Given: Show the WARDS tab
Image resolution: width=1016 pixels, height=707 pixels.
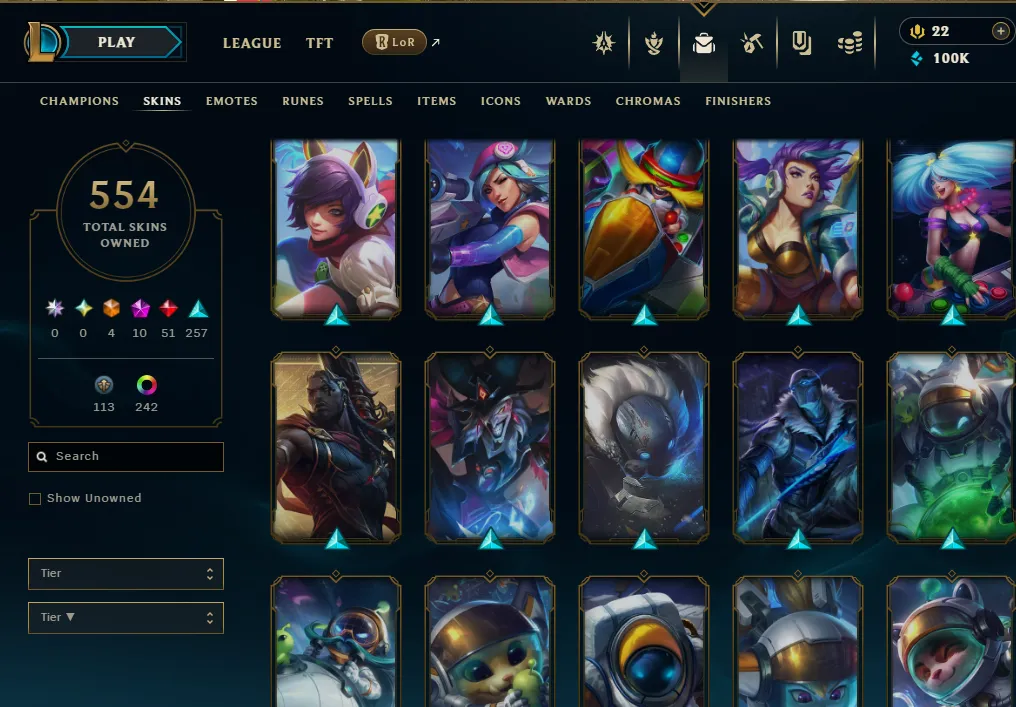Looking at the screenshot, I should (x=568, y=101).
